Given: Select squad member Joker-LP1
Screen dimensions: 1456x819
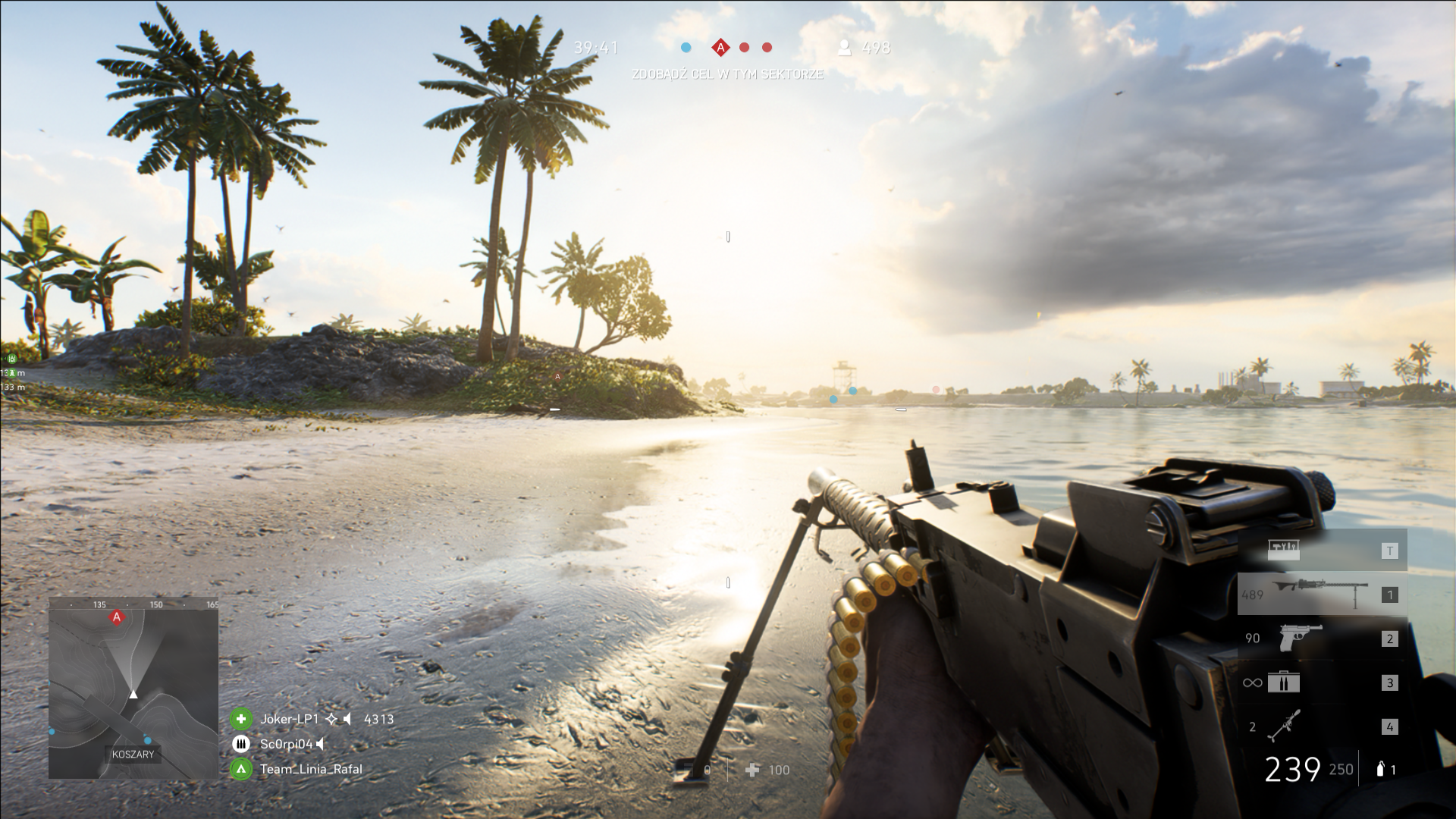Looking at the screenshot, I should [289, 719].
